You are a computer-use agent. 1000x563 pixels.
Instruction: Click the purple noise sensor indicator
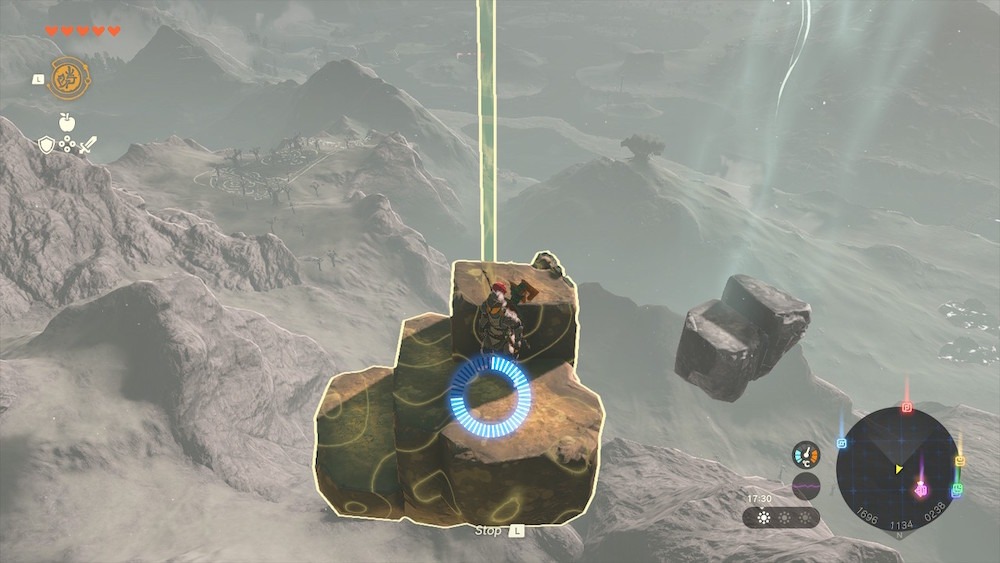click(806, 487)
